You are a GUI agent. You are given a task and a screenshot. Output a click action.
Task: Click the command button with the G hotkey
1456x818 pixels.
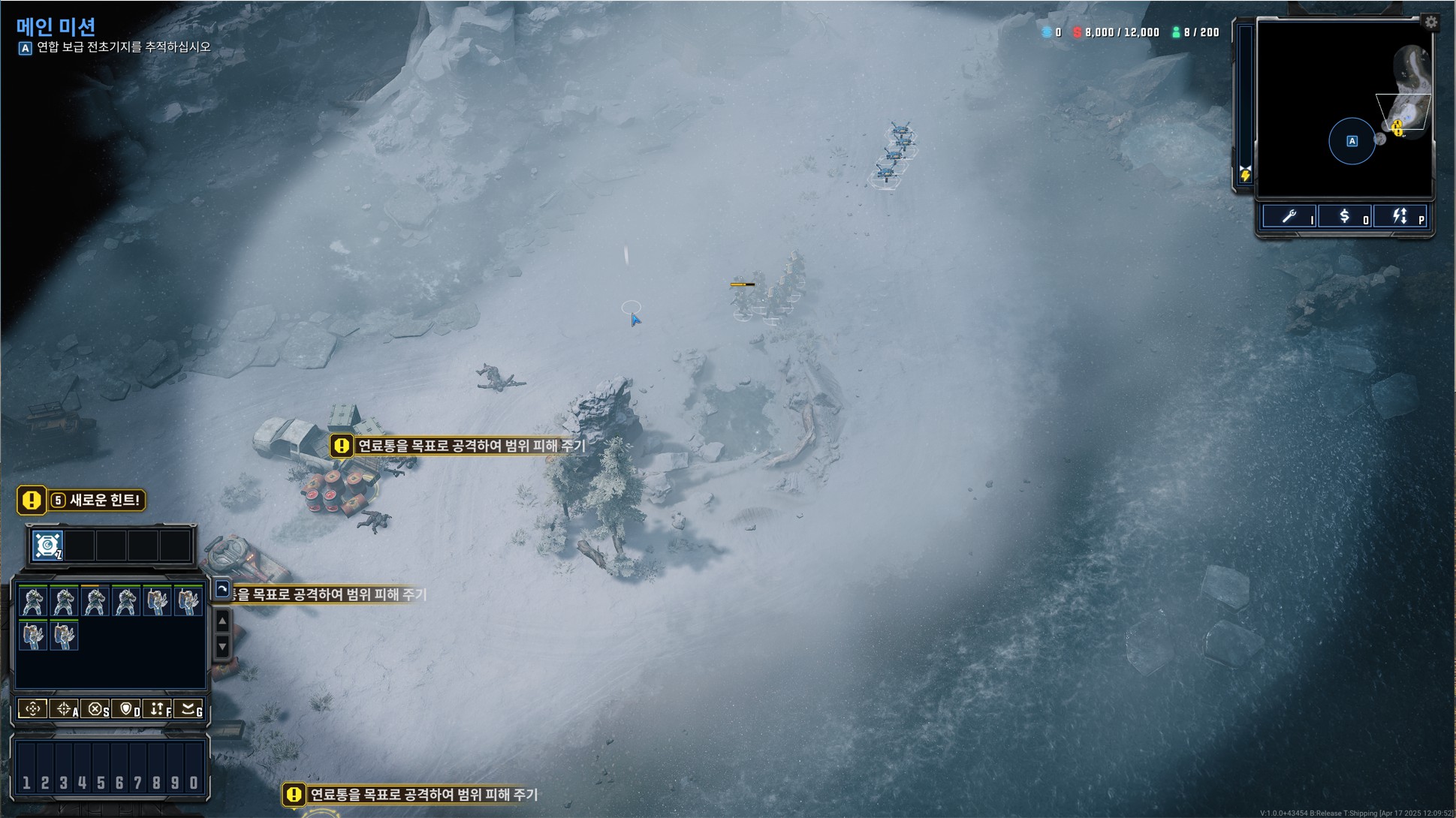coord(189,708)
